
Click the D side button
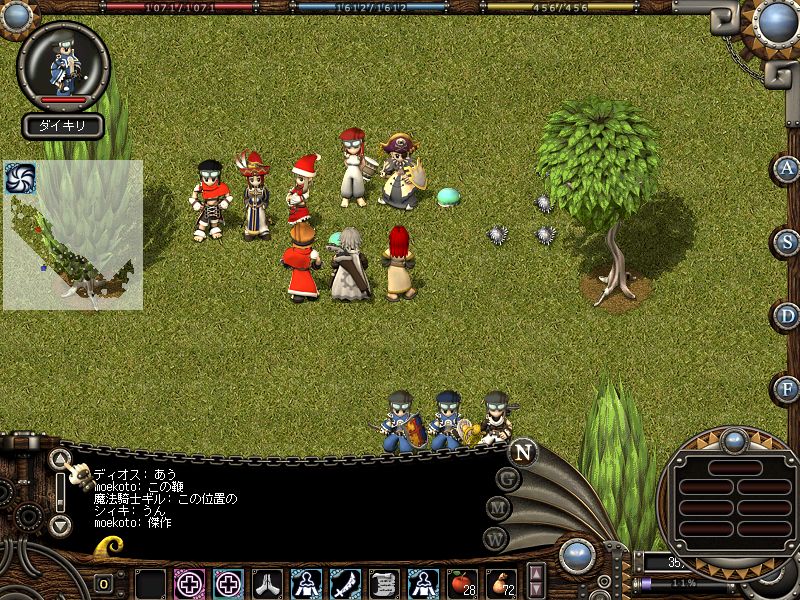coord(789,316)
